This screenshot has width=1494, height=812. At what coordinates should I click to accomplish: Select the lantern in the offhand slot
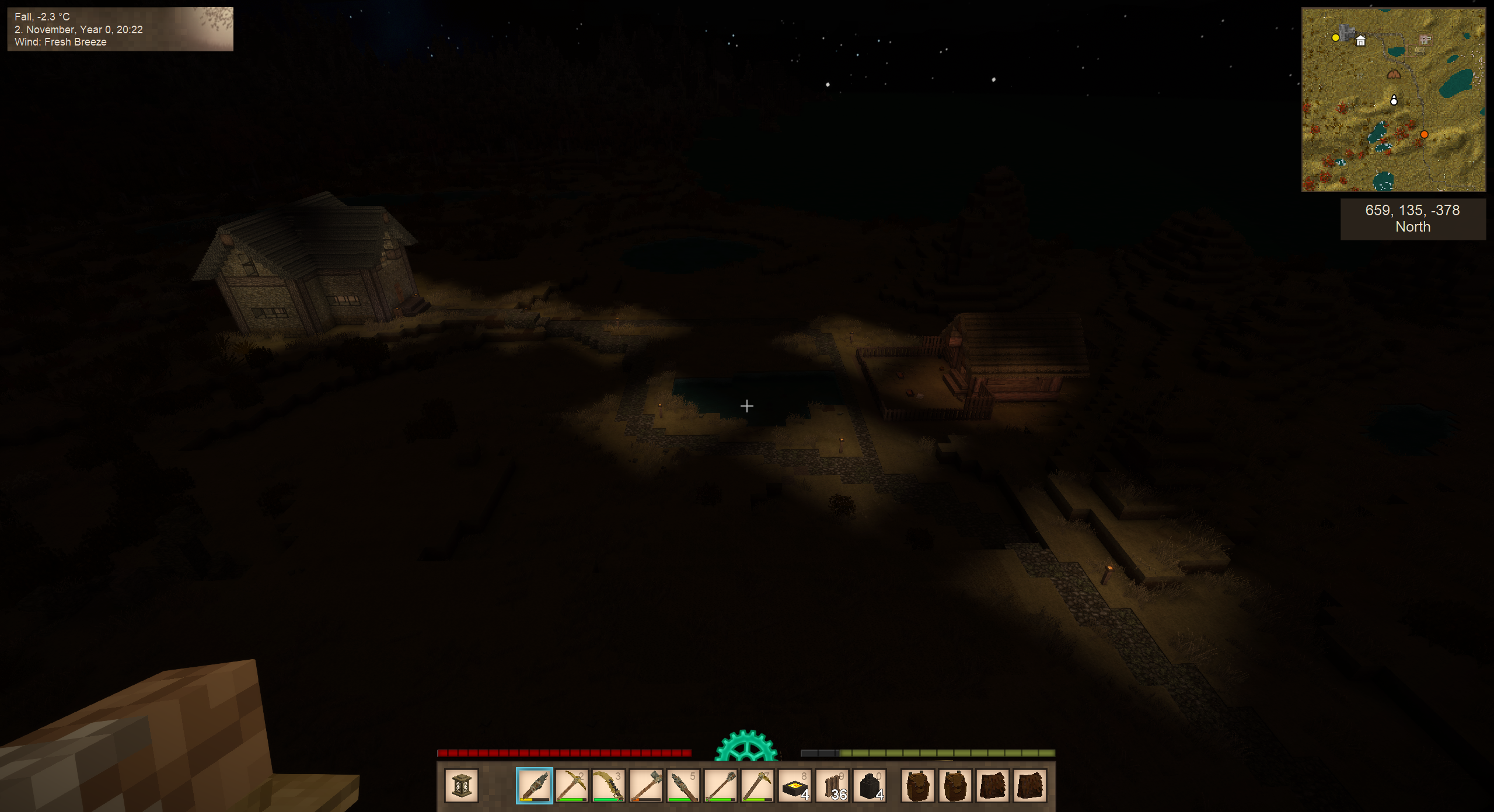(x=461, y=785)
